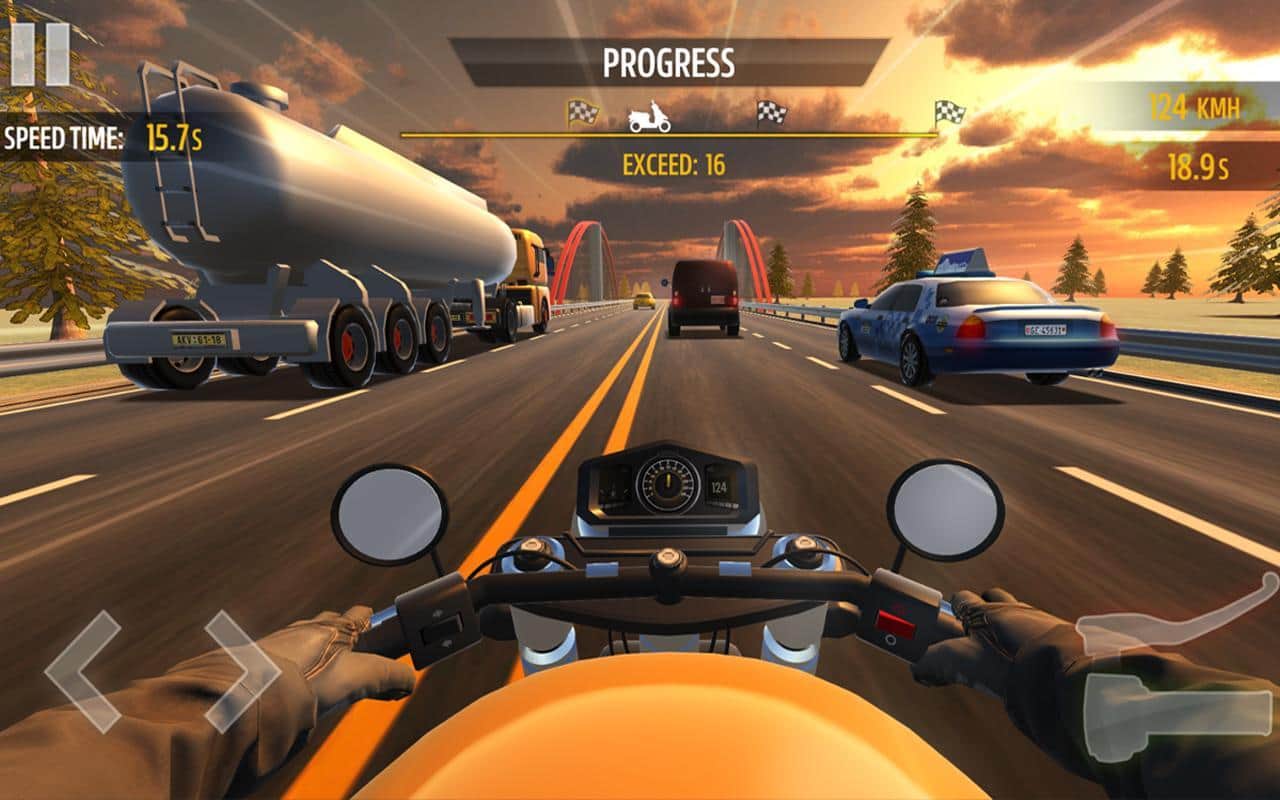Pause the game with the pause icon
This screenshot has width=1280, height=800.
click(40, 54)
